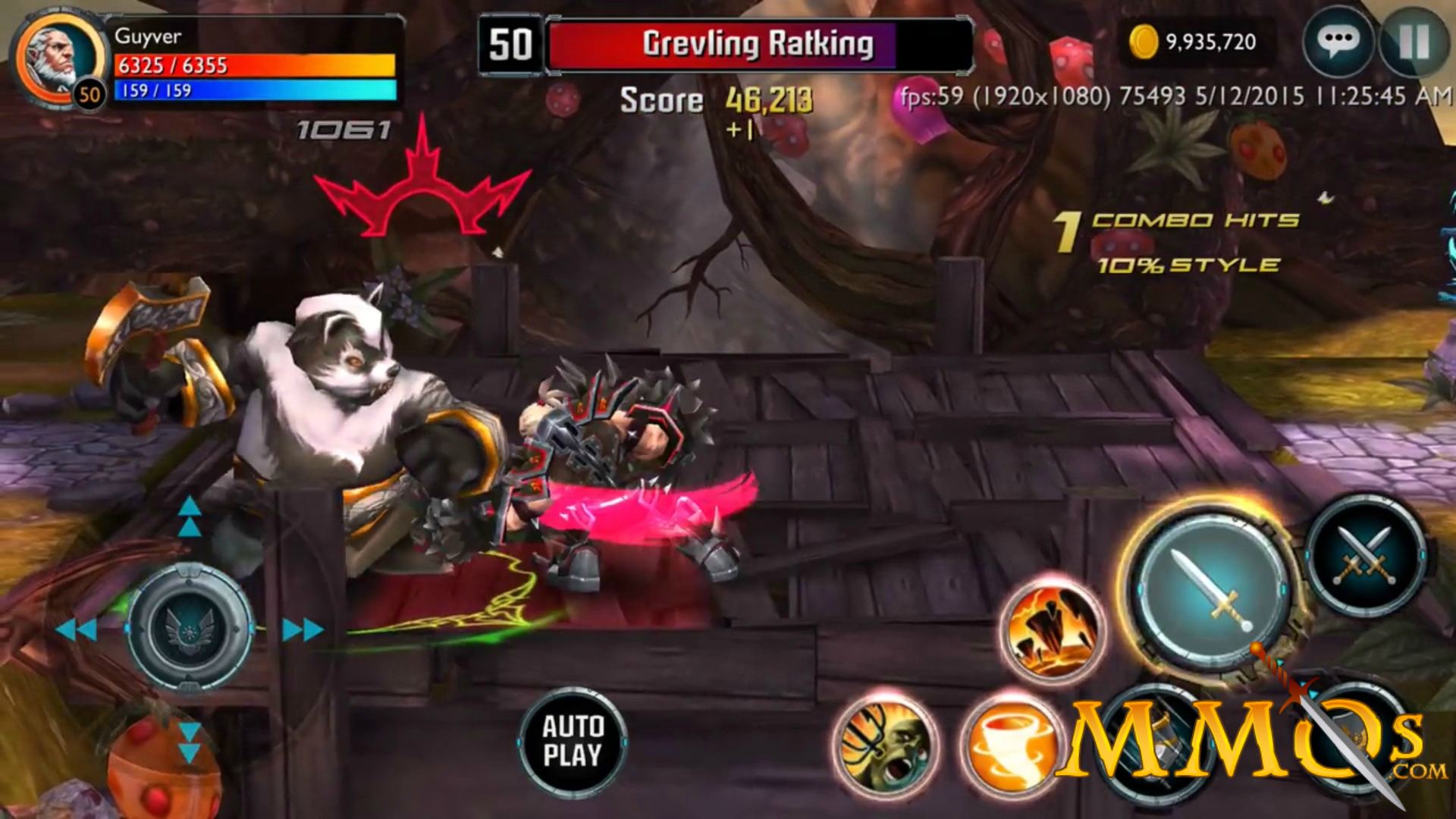The height and width of the screenshot is (819, 1456).
Task: Move right with the double arrow
Action: pyautogui.click(x=303, y=629)
